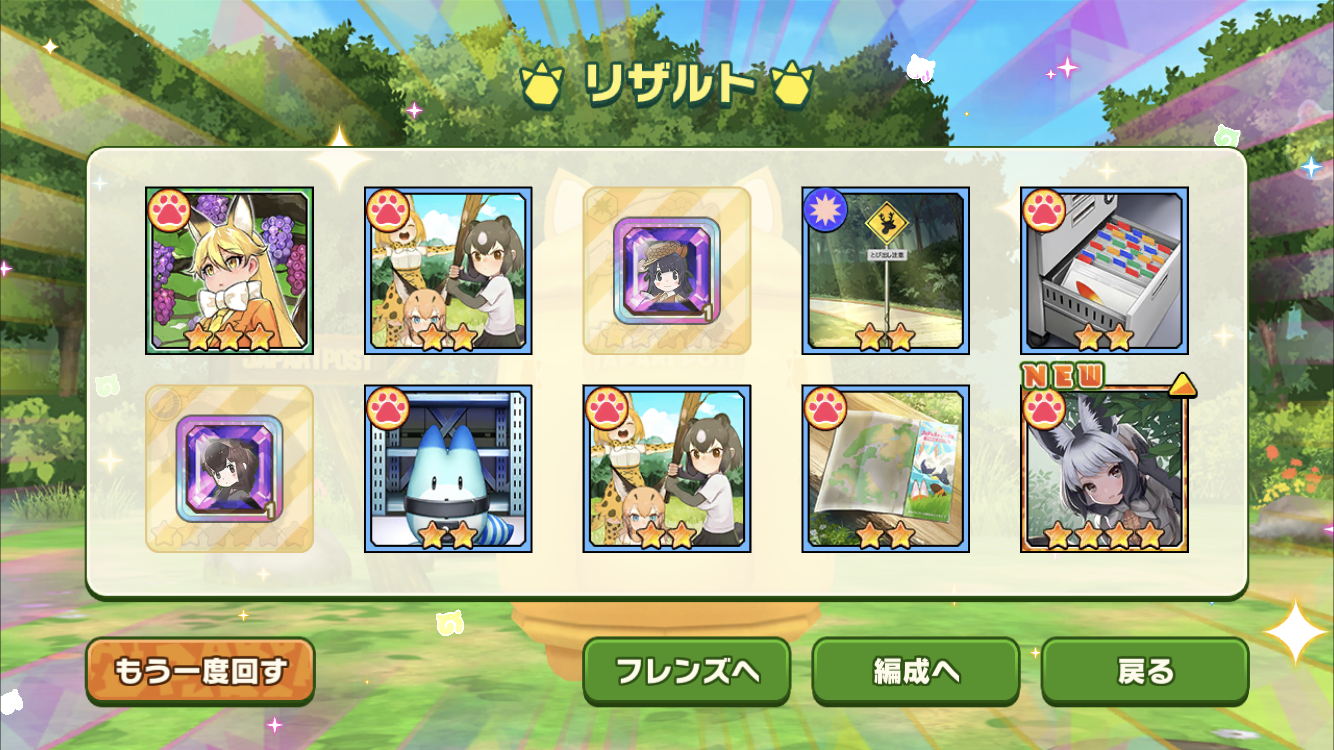Open the 編成へ formation button
Screen dimensions: 1334x750
pyautogui.click(x=916, y=671)
